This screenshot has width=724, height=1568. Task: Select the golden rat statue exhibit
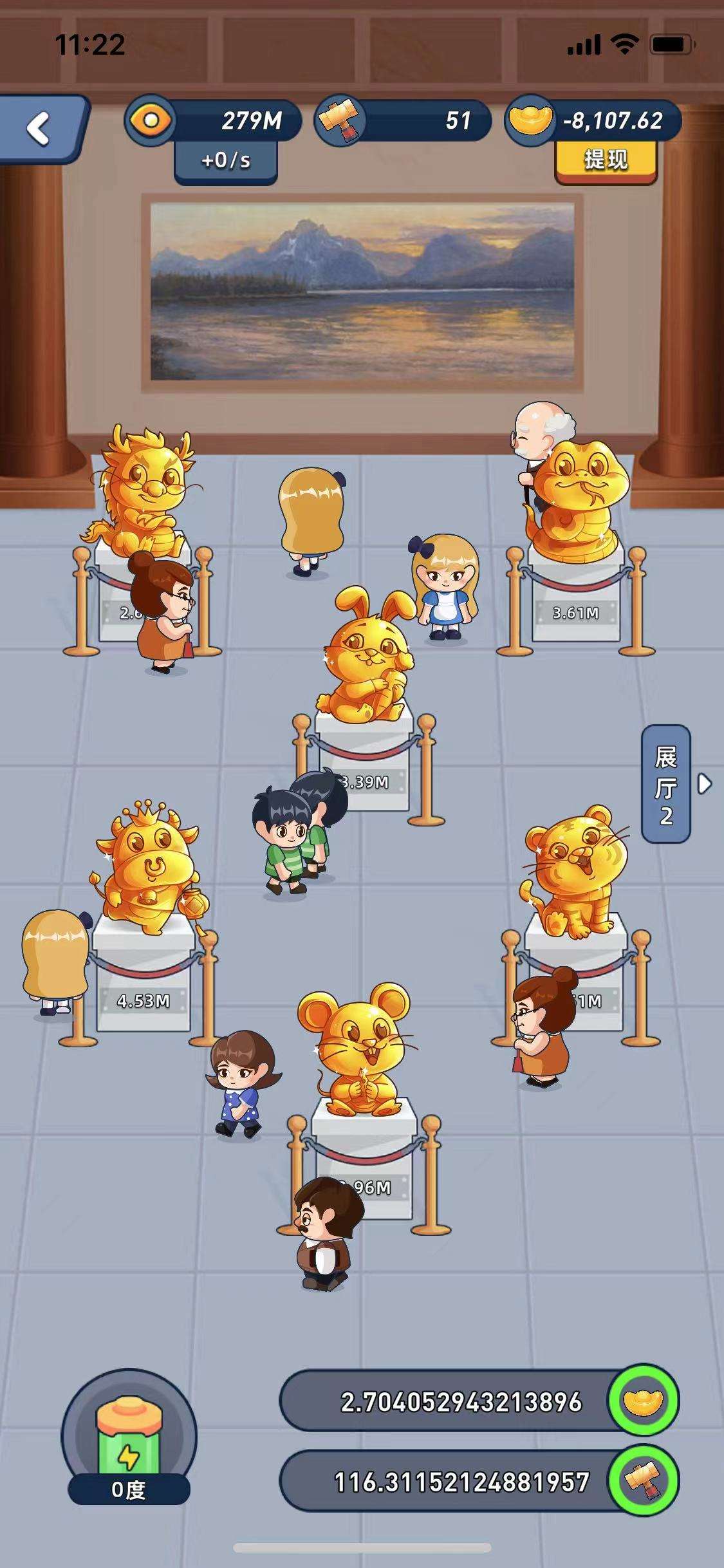(x=355, y=1050)
